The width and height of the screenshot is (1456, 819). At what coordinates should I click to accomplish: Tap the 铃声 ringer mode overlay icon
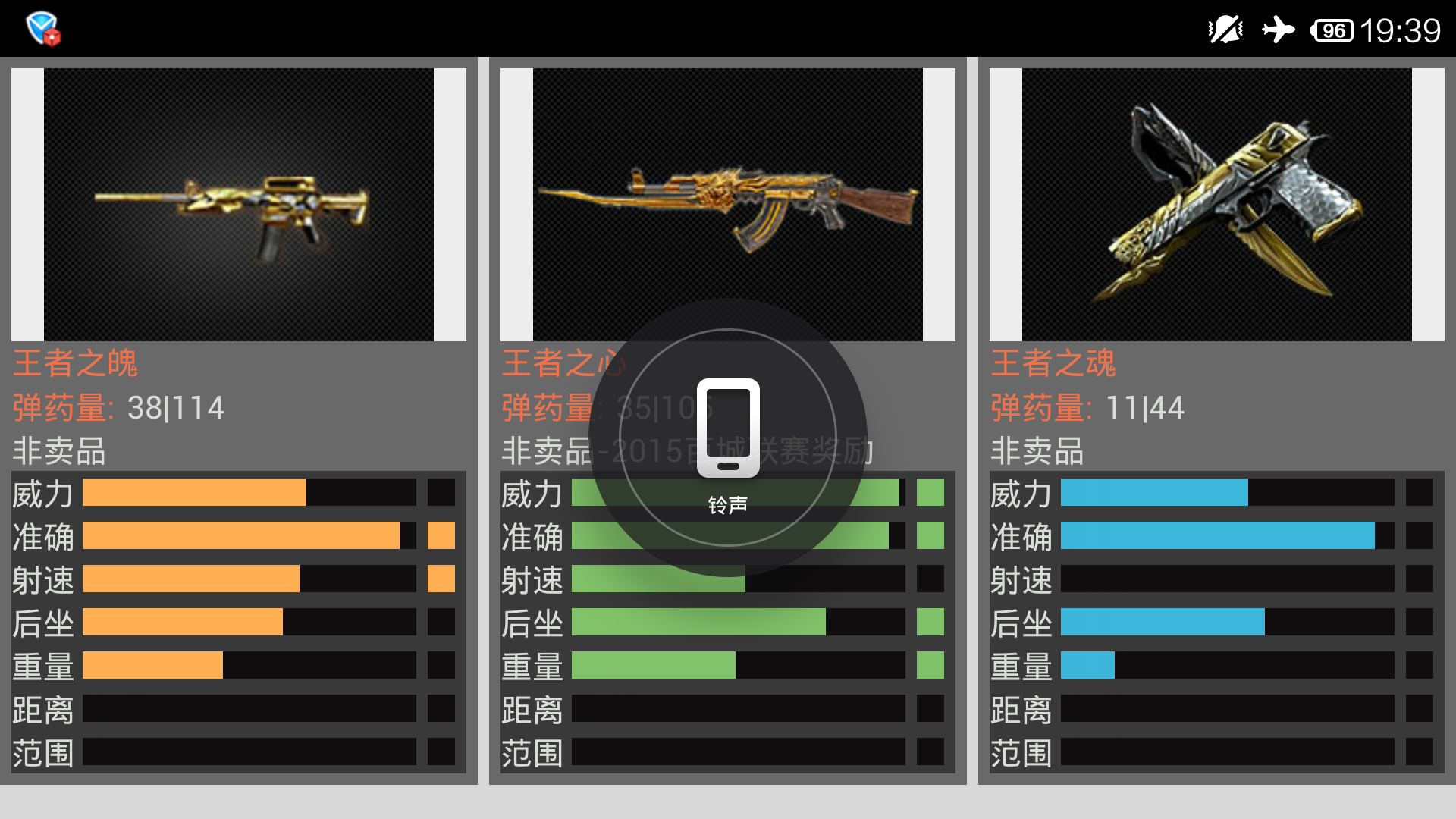point(728,430)
